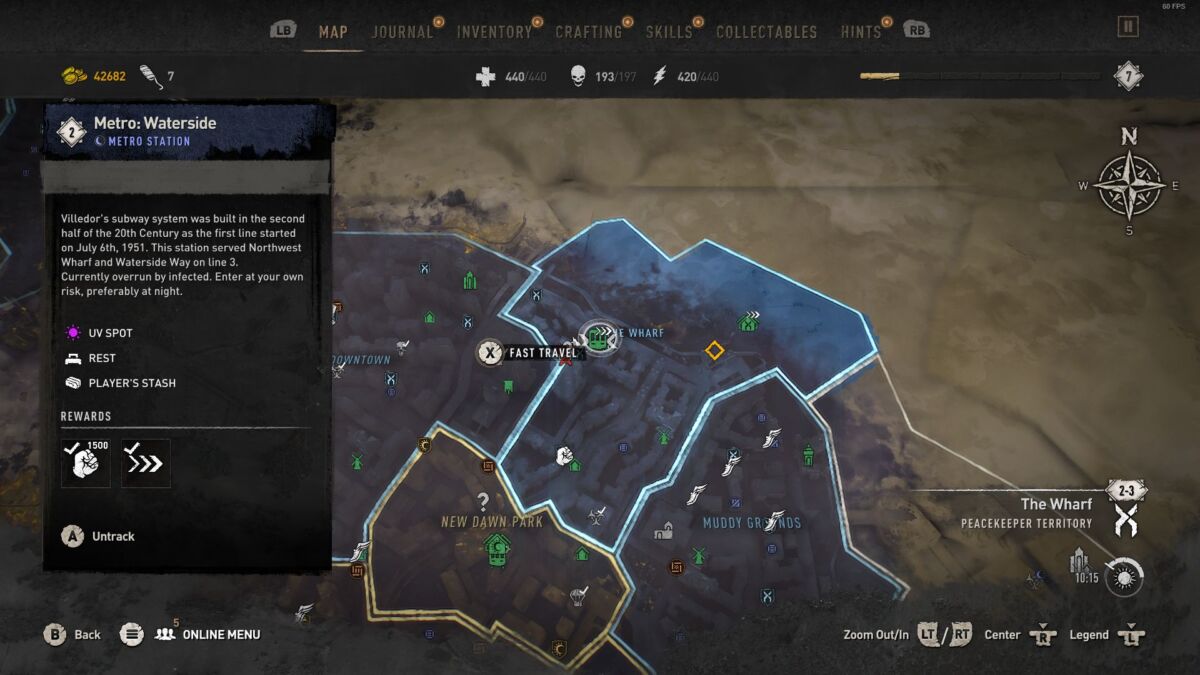This screenshot has height=675, width=1200.
Task: Select the 1500 XP reward icon
Action: click(x=86, y=463)
